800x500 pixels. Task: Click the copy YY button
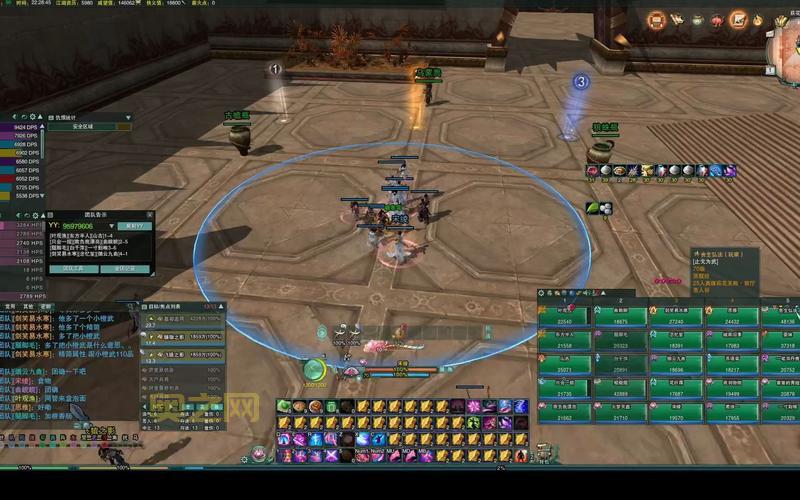coord(135,226)
